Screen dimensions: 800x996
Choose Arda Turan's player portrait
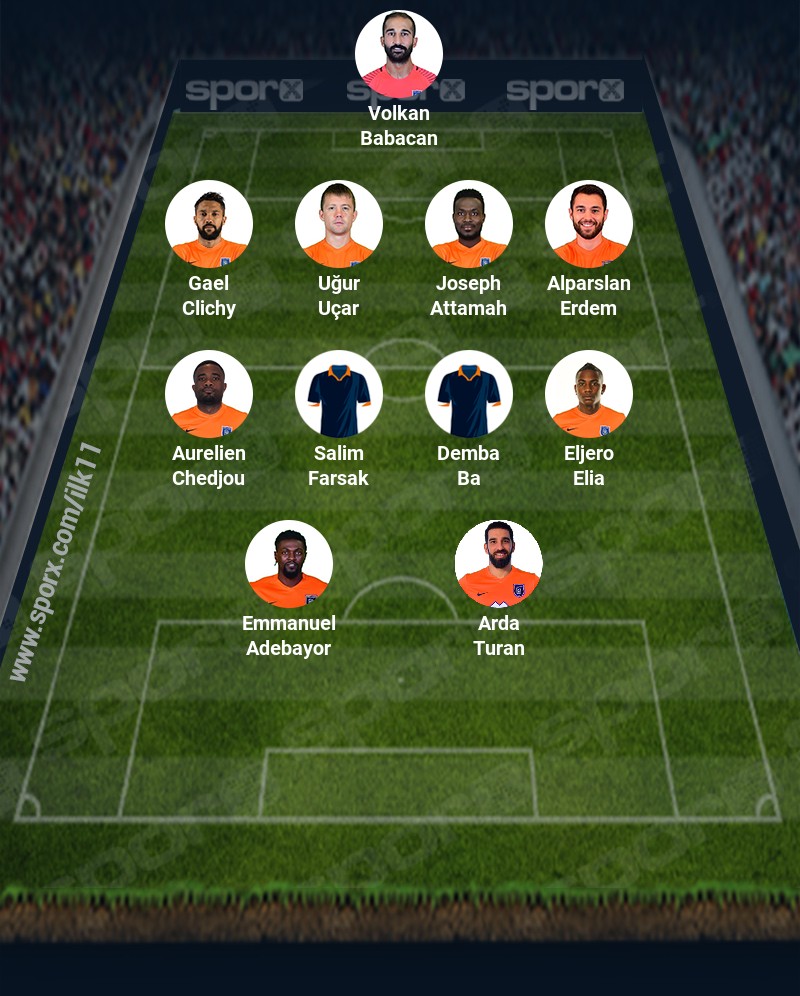498,564
